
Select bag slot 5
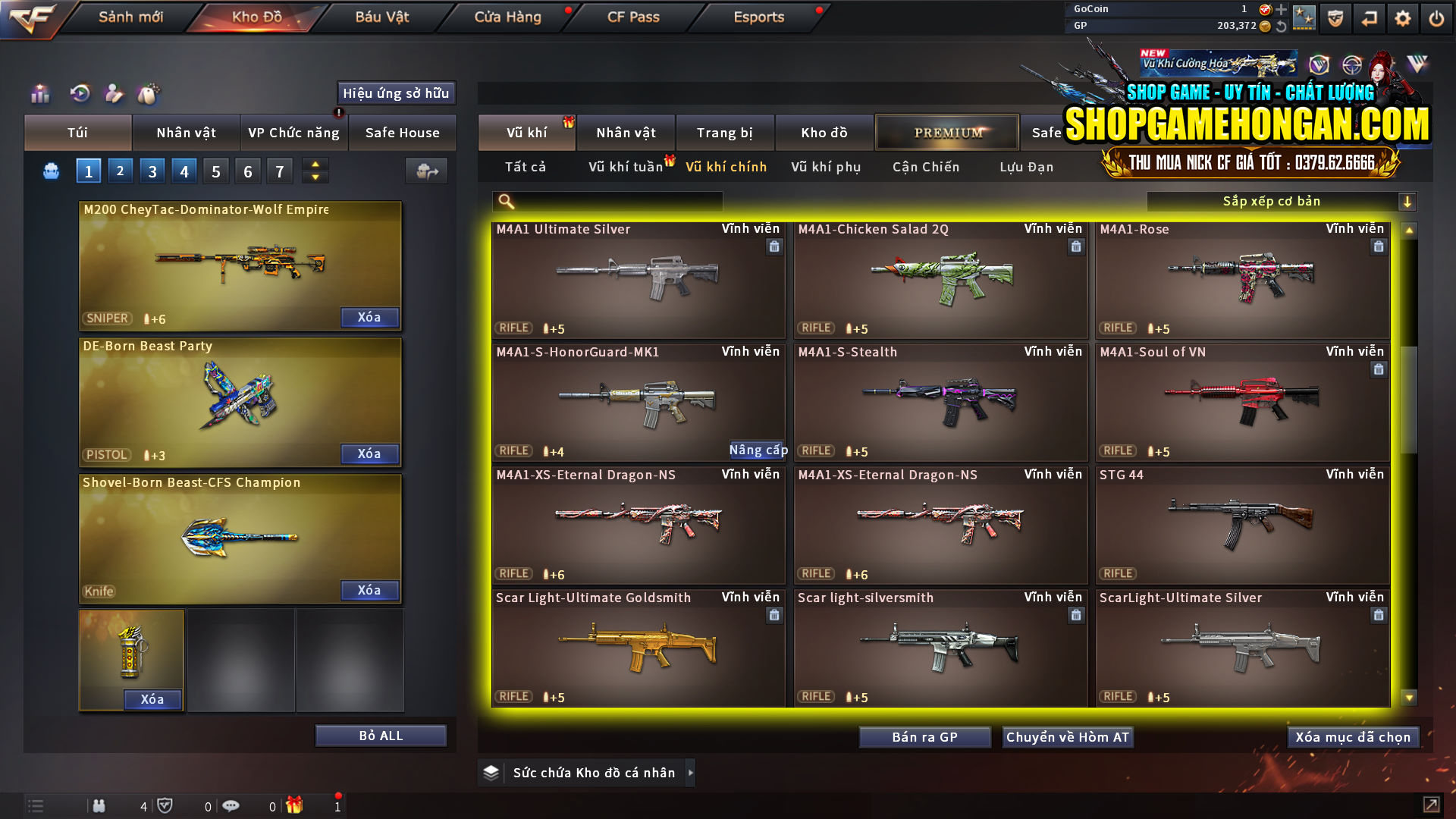[215, 171]
